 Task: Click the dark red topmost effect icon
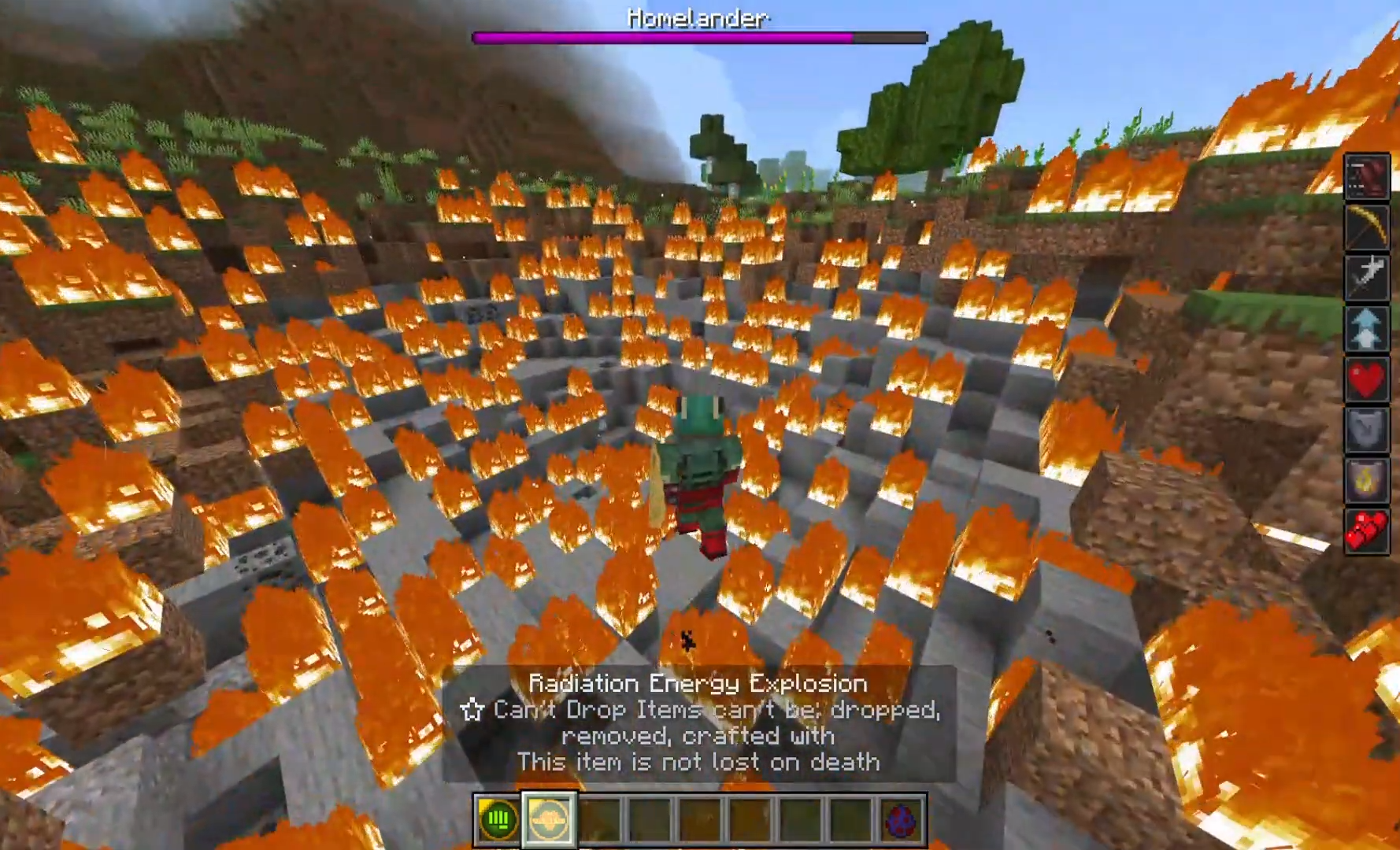click(1366, 176)
